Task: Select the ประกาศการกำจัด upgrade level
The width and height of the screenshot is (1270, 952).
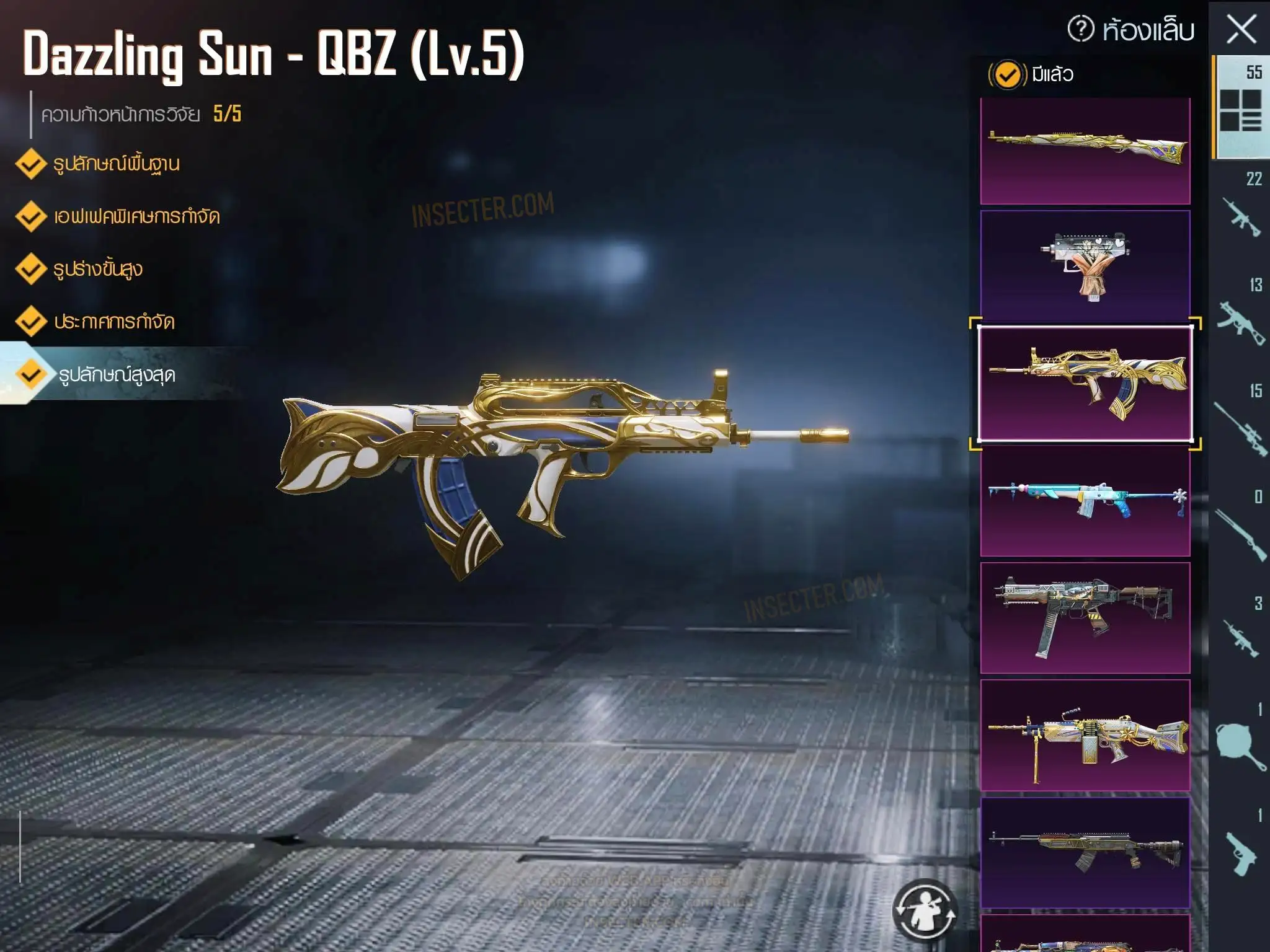Action: (x=113, y=322)
